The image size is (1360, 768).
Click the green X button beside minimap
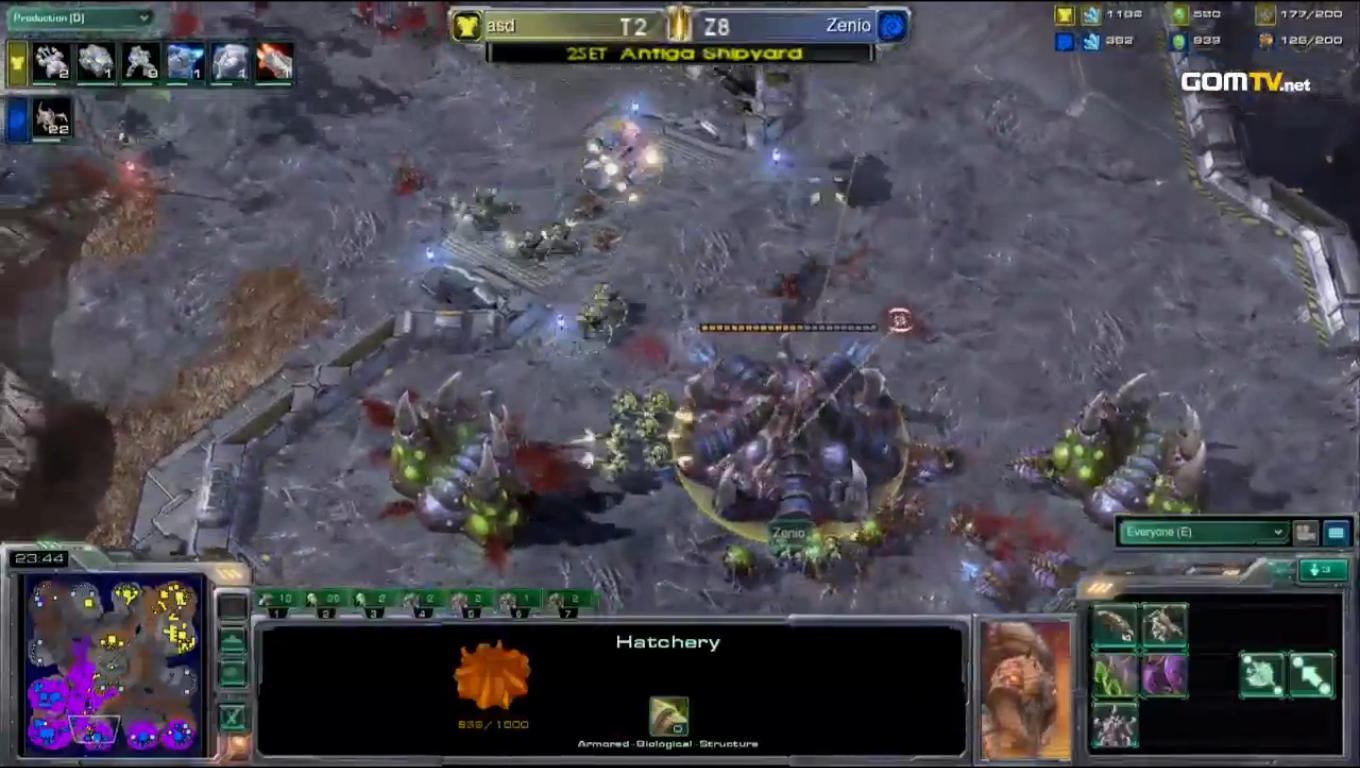[x=233, y=716]
